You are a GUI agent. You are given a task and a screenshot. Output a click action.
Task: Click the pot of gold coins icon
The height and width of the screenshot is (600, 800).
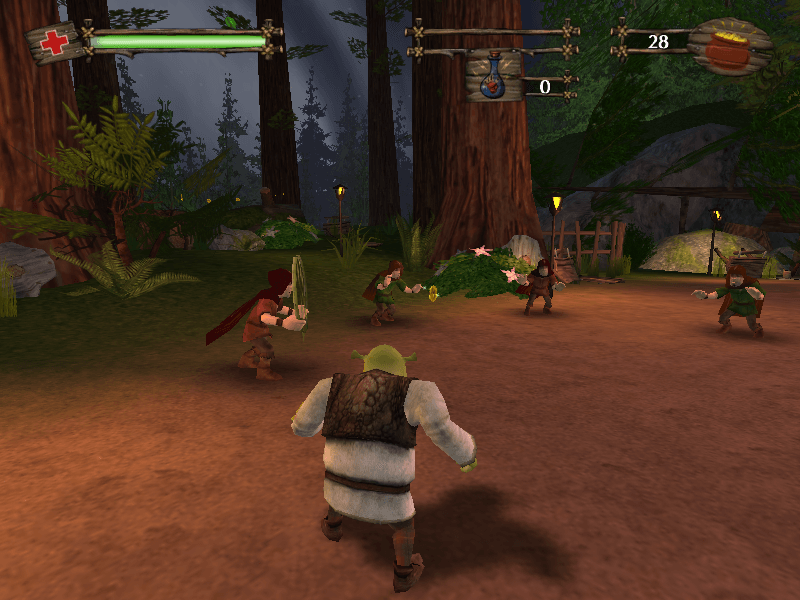pyautogui.click(x=730, y=46)
